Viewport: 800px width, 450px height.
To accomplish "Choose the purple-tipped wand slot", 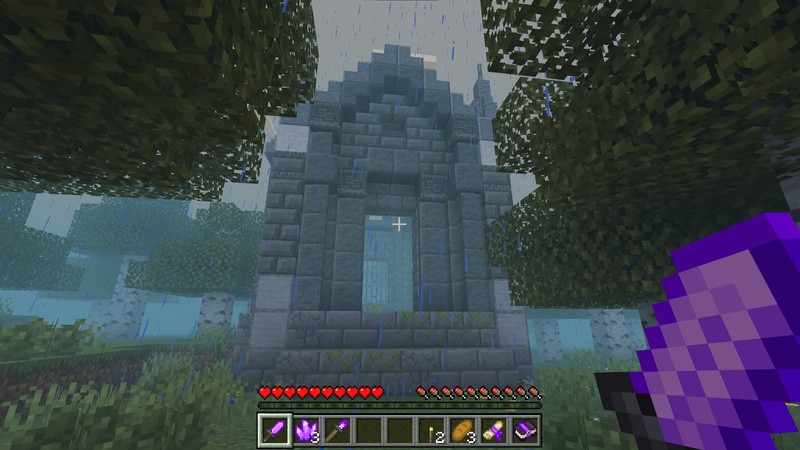I will pos(337,431).
